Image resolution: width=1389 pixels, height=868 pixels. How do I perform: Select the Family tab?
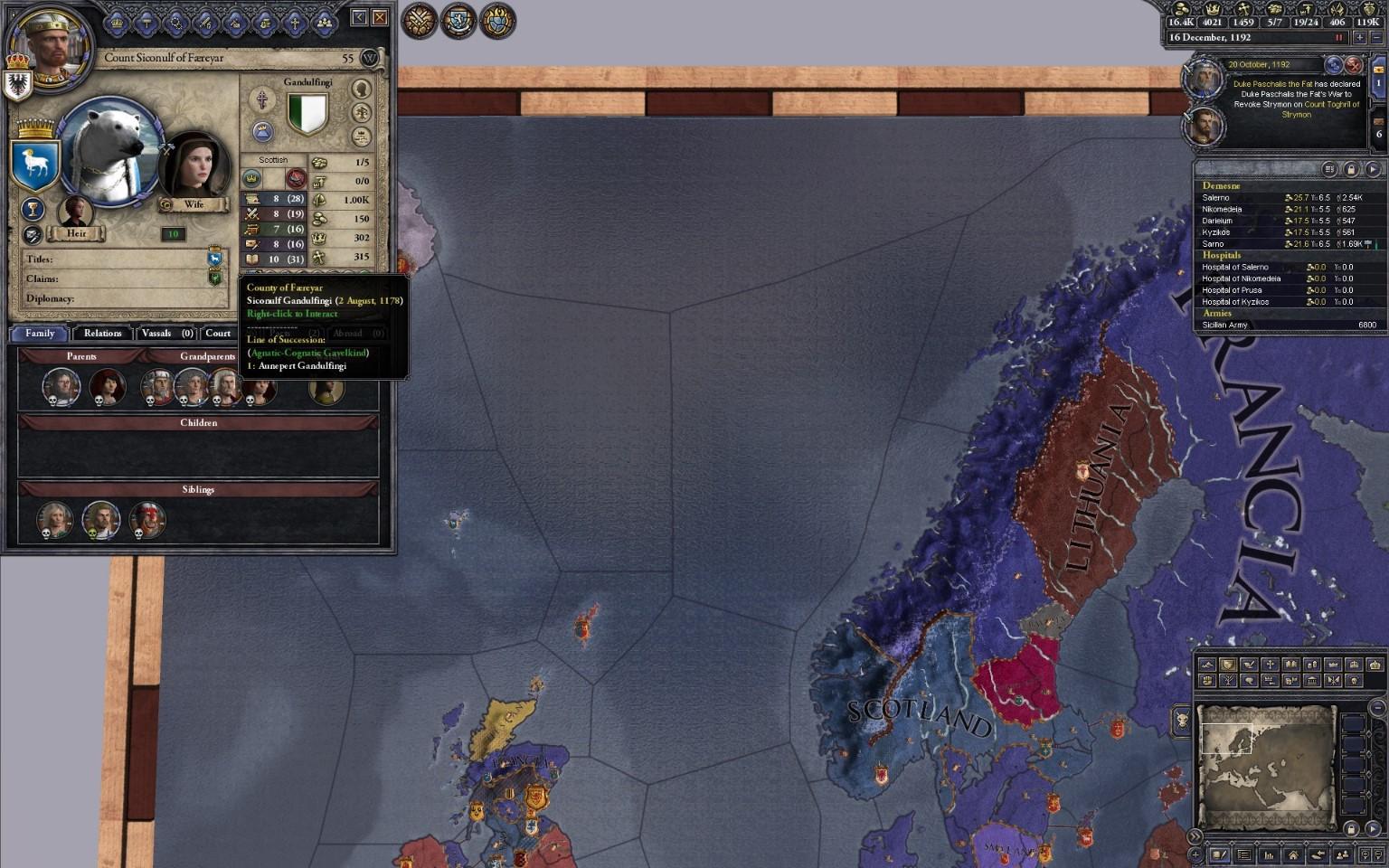pyautogui.click(x=40, y=333)
